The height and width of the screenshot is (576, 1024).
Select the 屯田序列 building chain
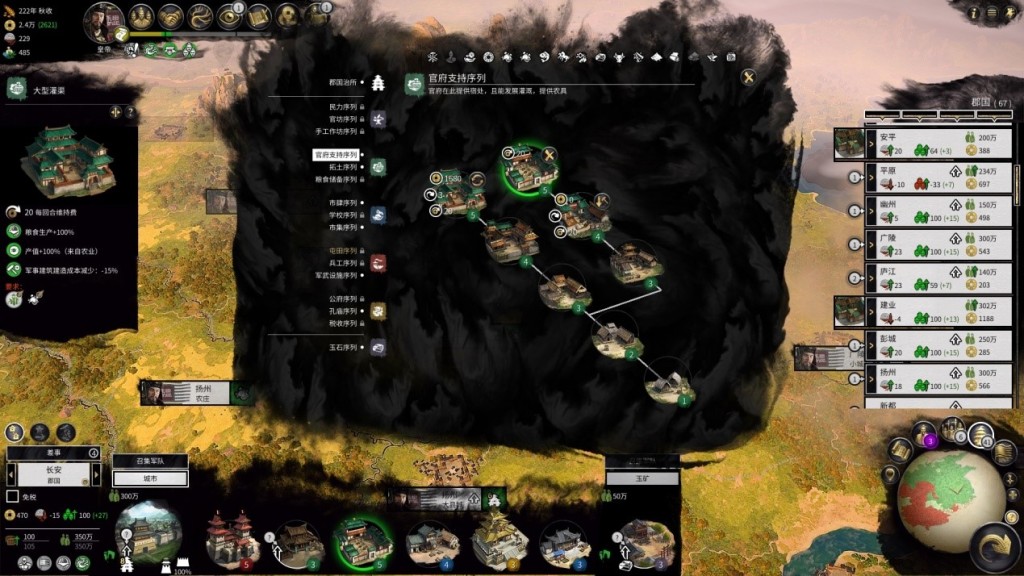[x=342, y=251]
